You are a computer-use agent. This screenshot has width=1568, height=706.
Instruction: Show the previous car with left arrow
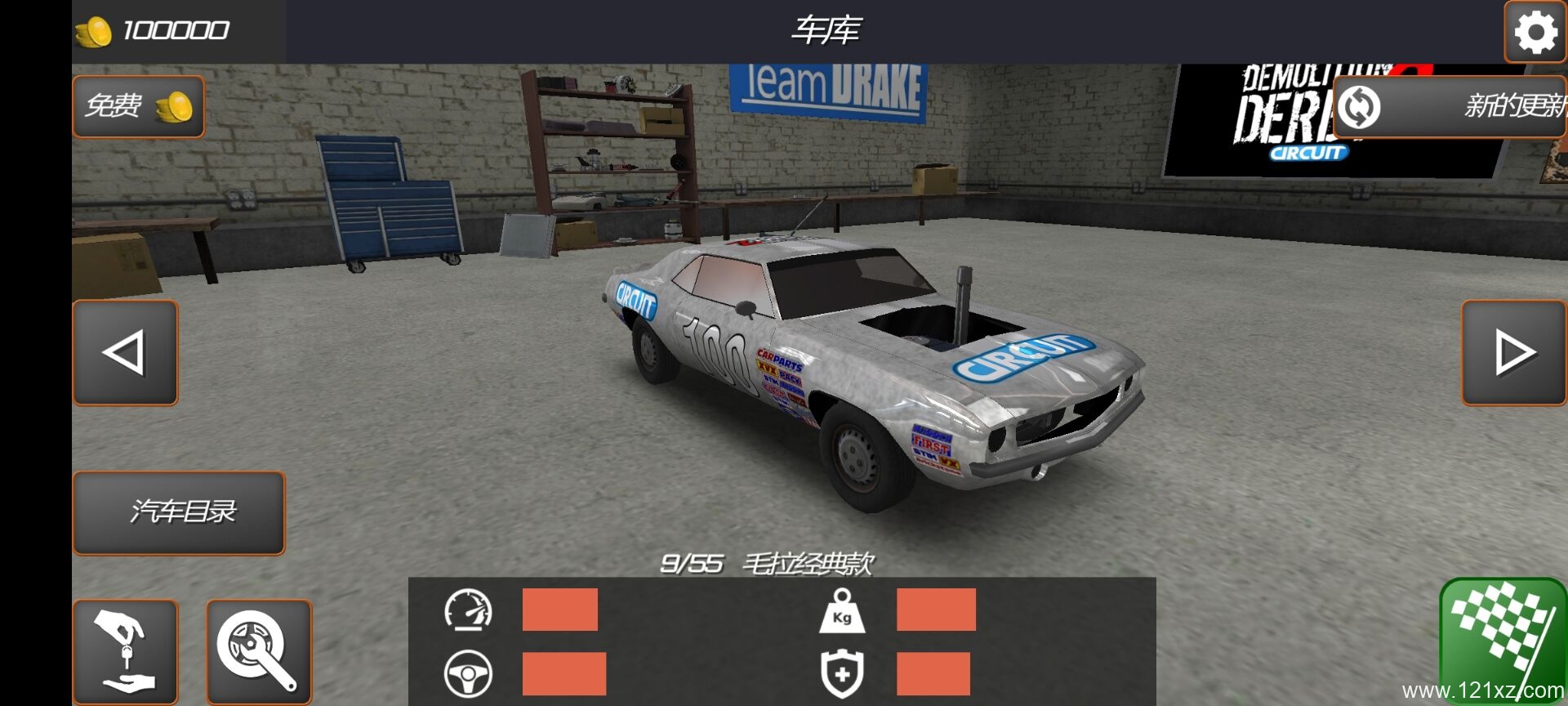pos(126,353)
